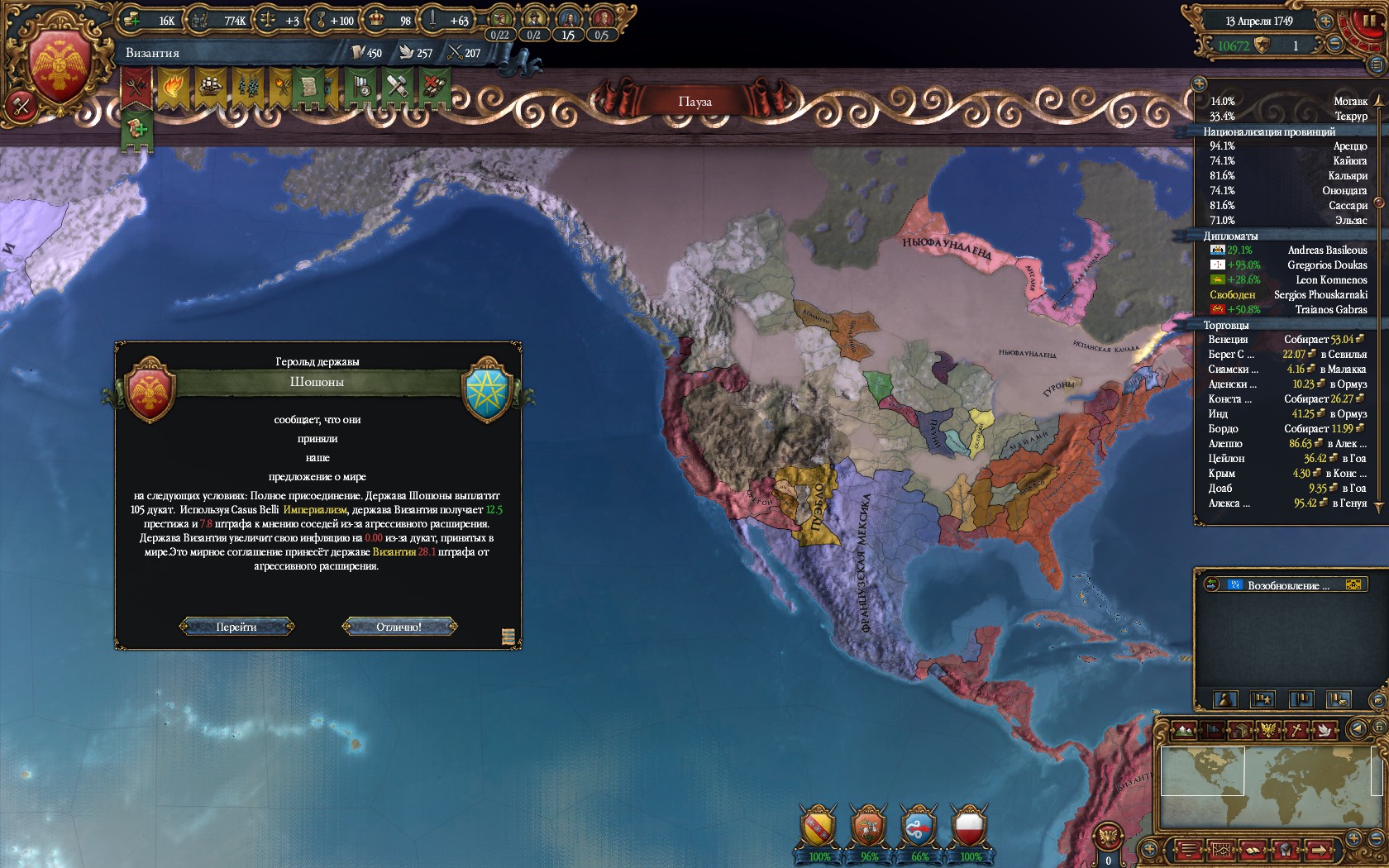Increase game speed with the plus button
Screen dimensions: 1389x868
(x=1325, y=21)
